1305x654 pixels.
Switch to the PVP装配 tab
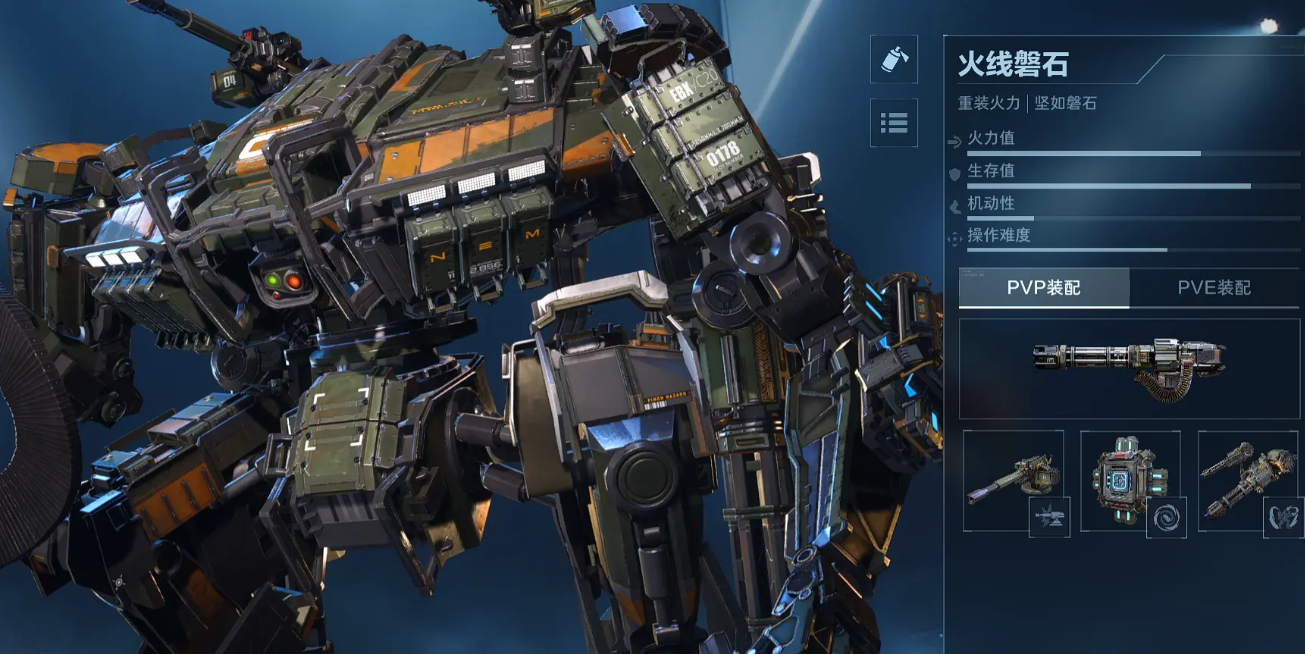coord(1044,288)
